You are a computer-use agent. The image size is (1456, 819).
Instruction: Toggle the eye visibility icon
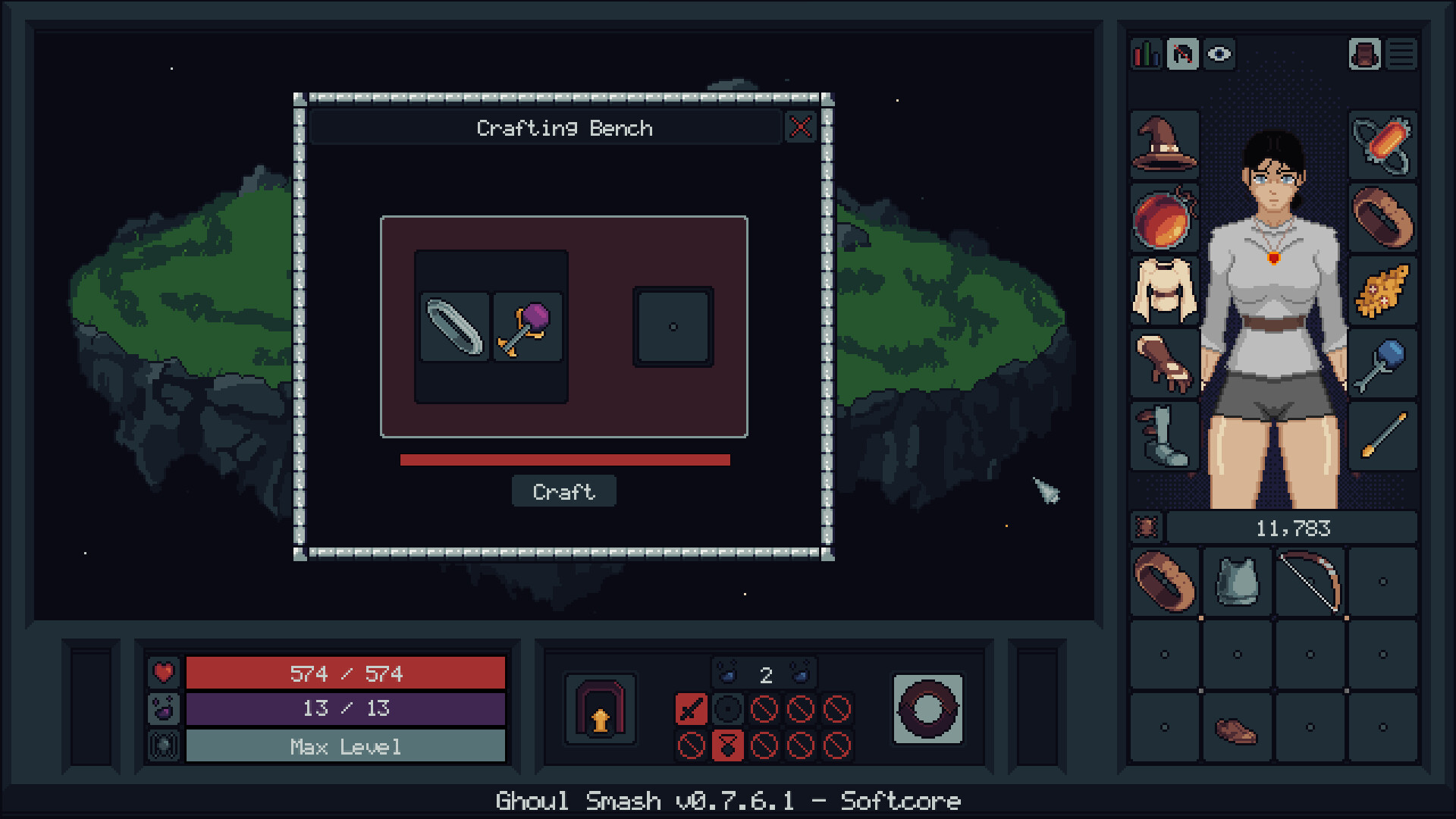[1219, 54]
